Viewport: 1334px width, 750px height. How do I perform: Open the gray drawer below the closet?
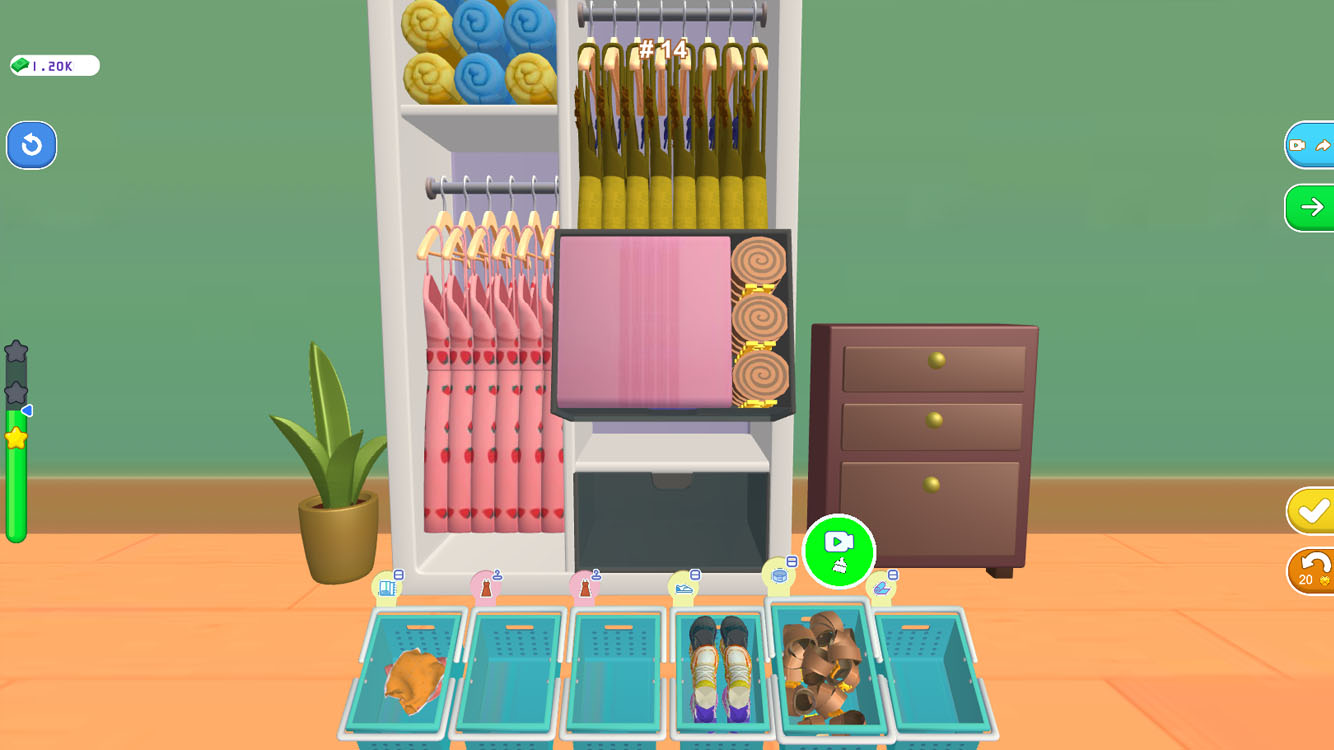coord(670,515)
